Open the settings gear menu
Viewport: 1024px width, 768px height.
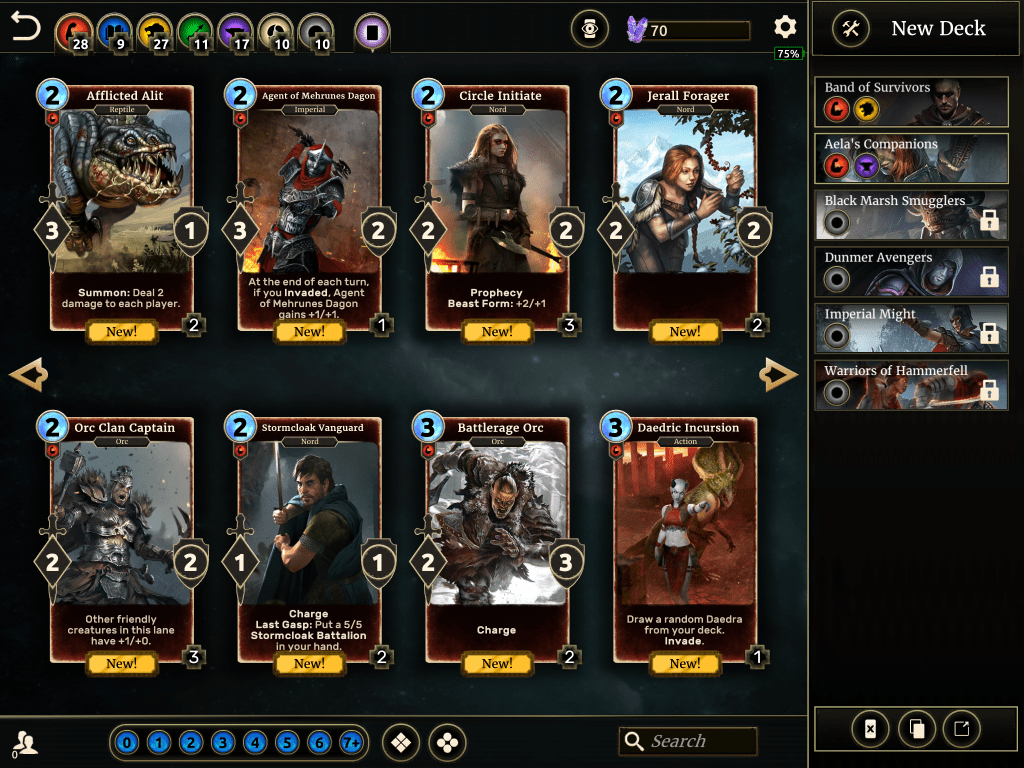pos(785,28)
